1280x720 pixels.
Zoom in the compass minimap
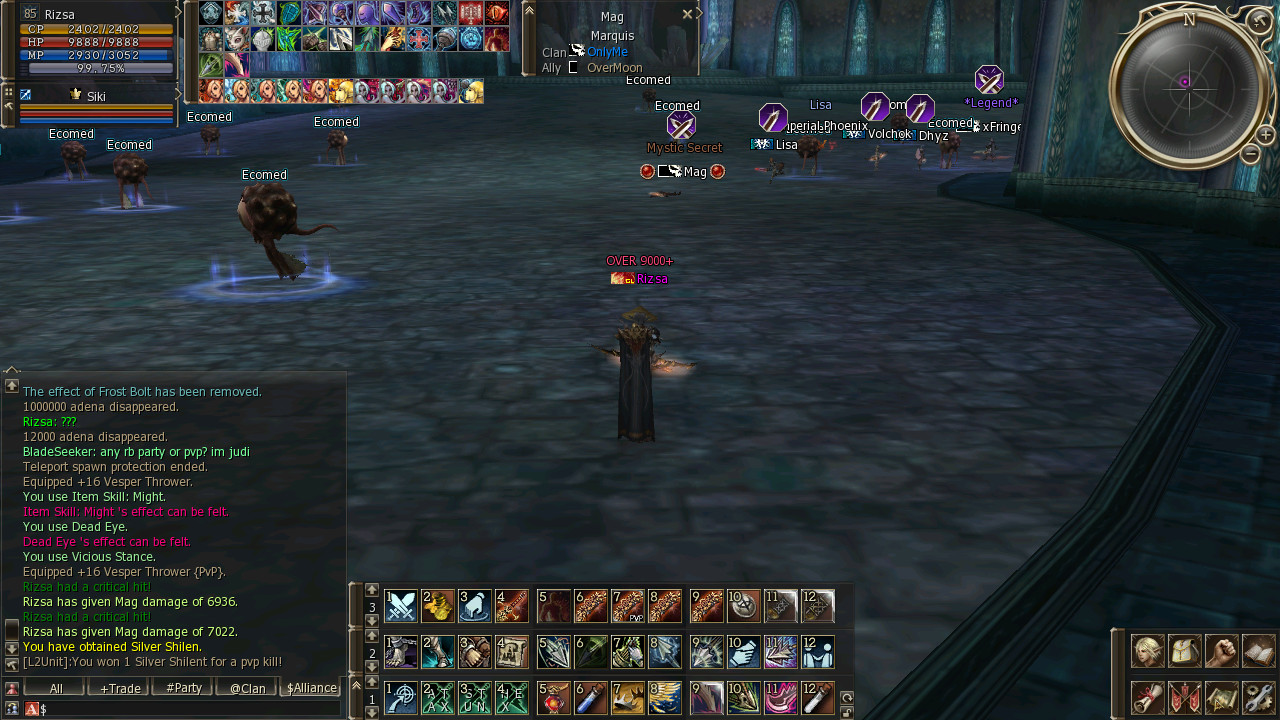coord(1265,135)
